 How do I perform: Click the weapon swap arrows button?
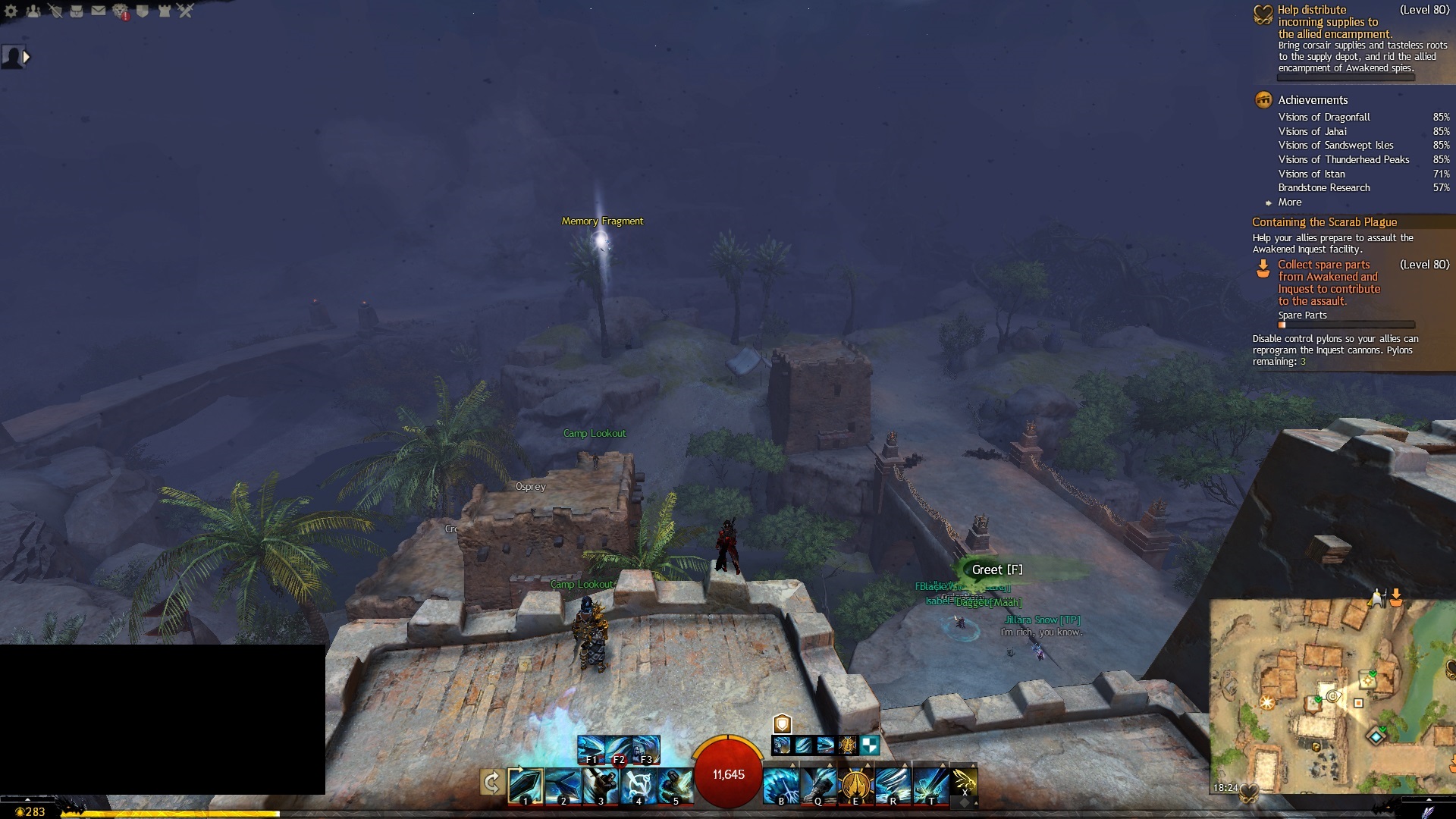[x=491, y=783]
